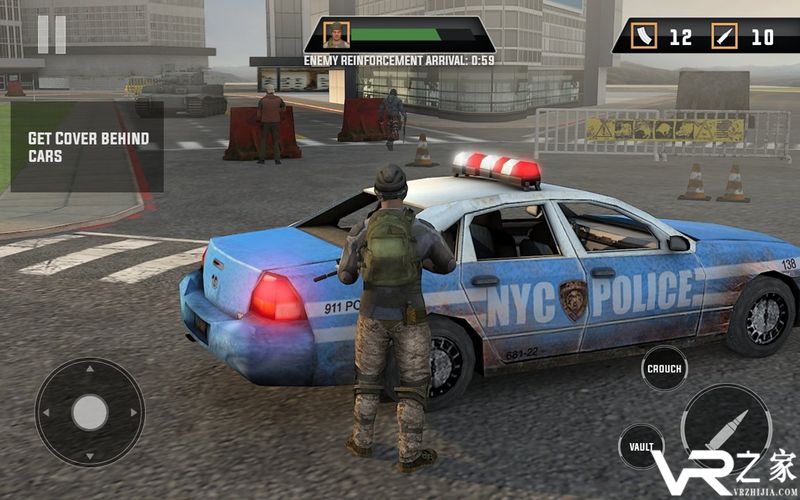The height and width of the screenshot is (500, 800).
Task: Tap the Vault button
Action: click(x=640, y=446)
